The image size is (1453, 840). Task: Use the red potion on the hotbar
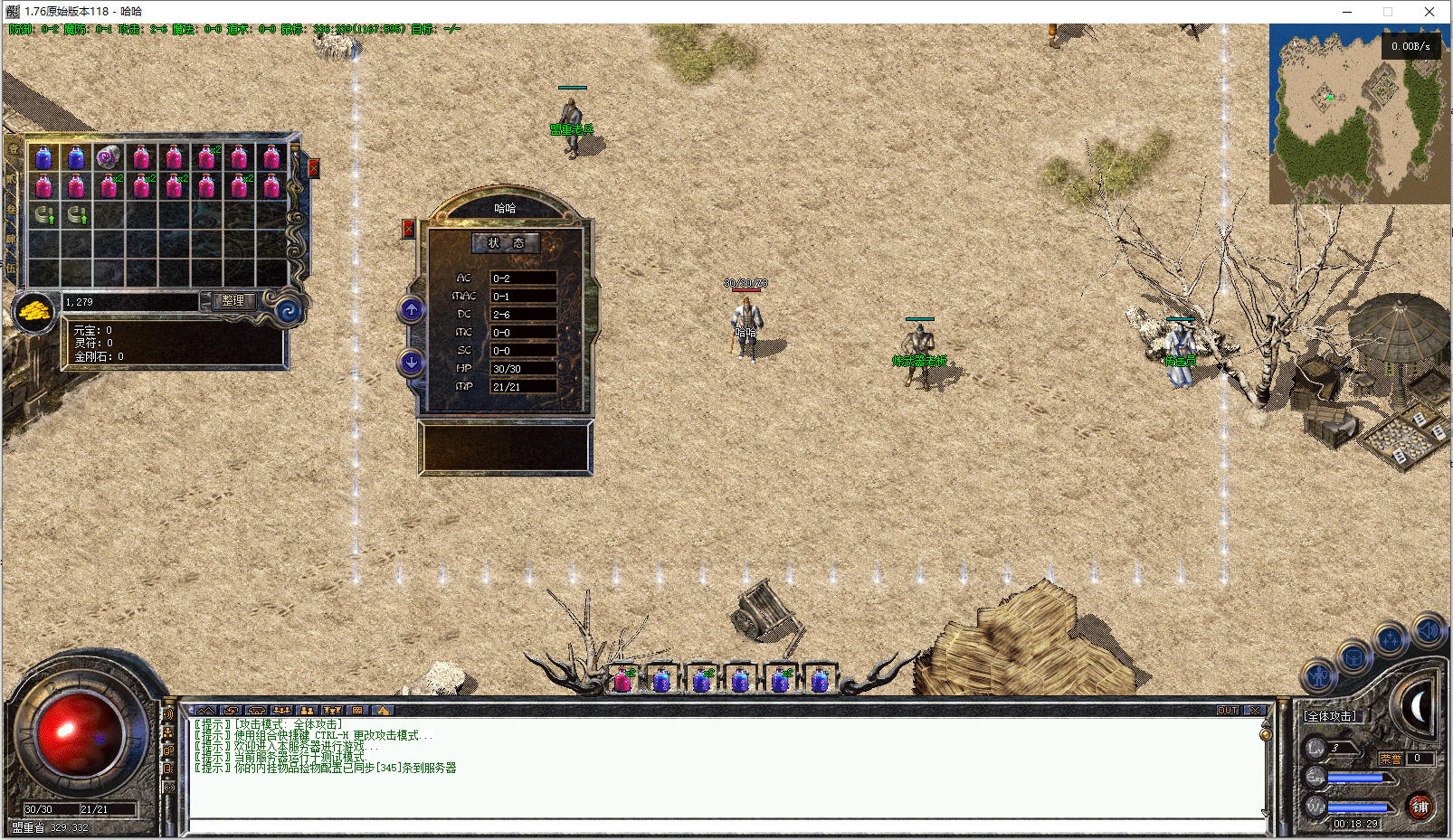coord(622,680)
